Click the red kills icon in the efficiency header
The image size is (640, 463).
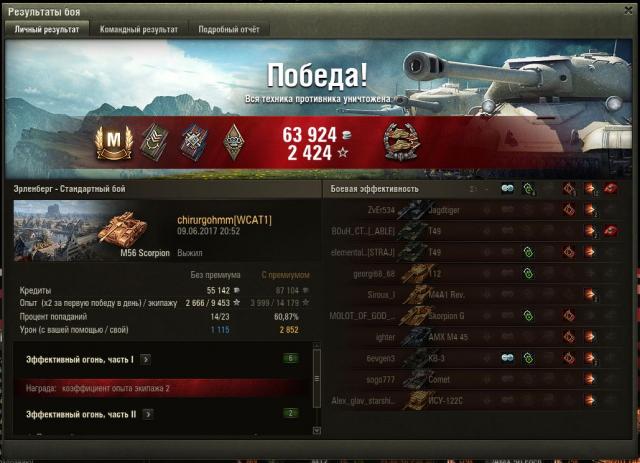[x=612, y=188]
